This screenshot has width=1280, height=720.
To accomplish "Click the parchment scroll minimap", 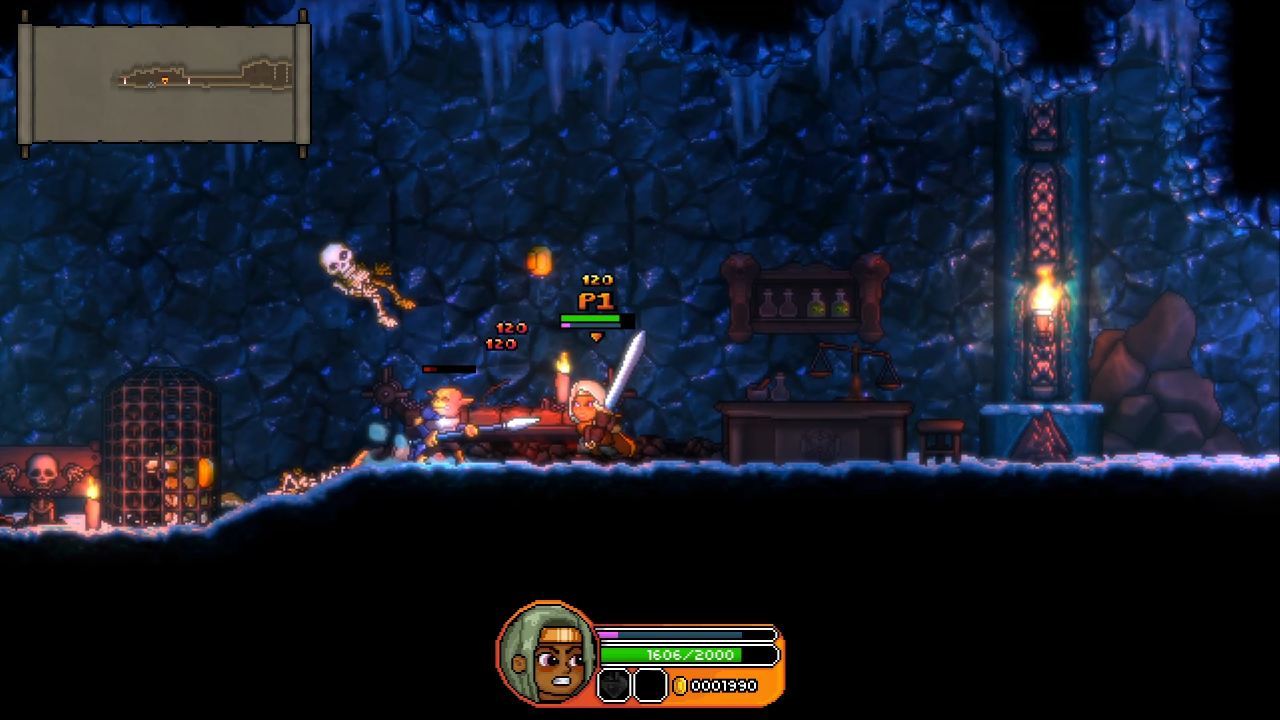I will coord(164,84).
